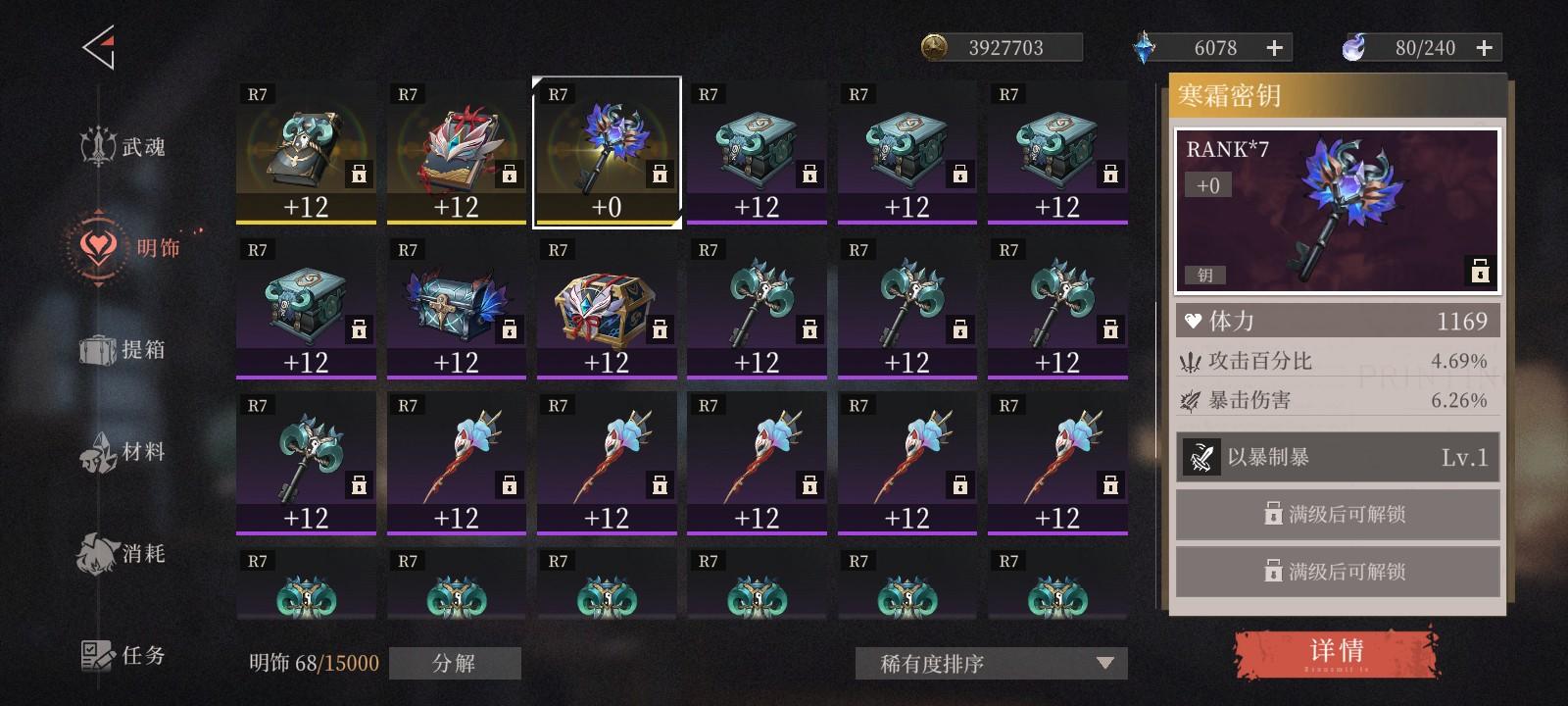Open the 消耗 consumables section
Image resolution: width=1568 pixels, height=706 pixels.
pyautogui.click(x=121, y=554)
